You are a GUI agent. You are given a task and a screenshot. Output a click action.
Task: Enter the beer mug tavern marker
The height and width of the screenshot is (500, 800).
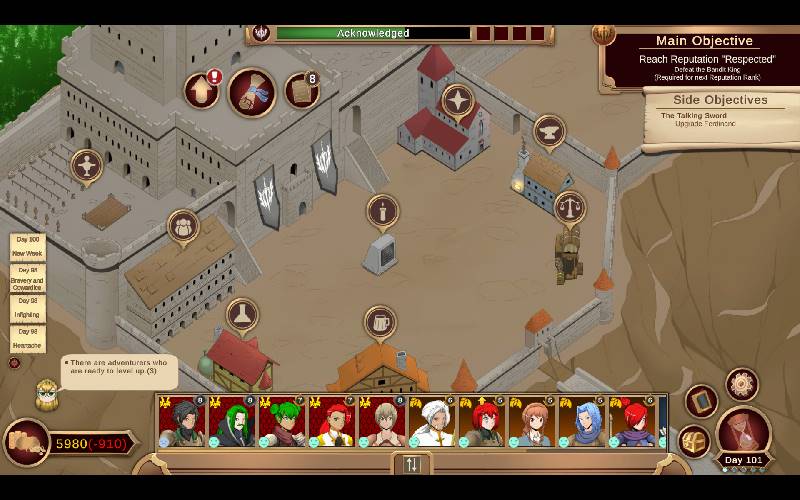[x=380, y=323]
